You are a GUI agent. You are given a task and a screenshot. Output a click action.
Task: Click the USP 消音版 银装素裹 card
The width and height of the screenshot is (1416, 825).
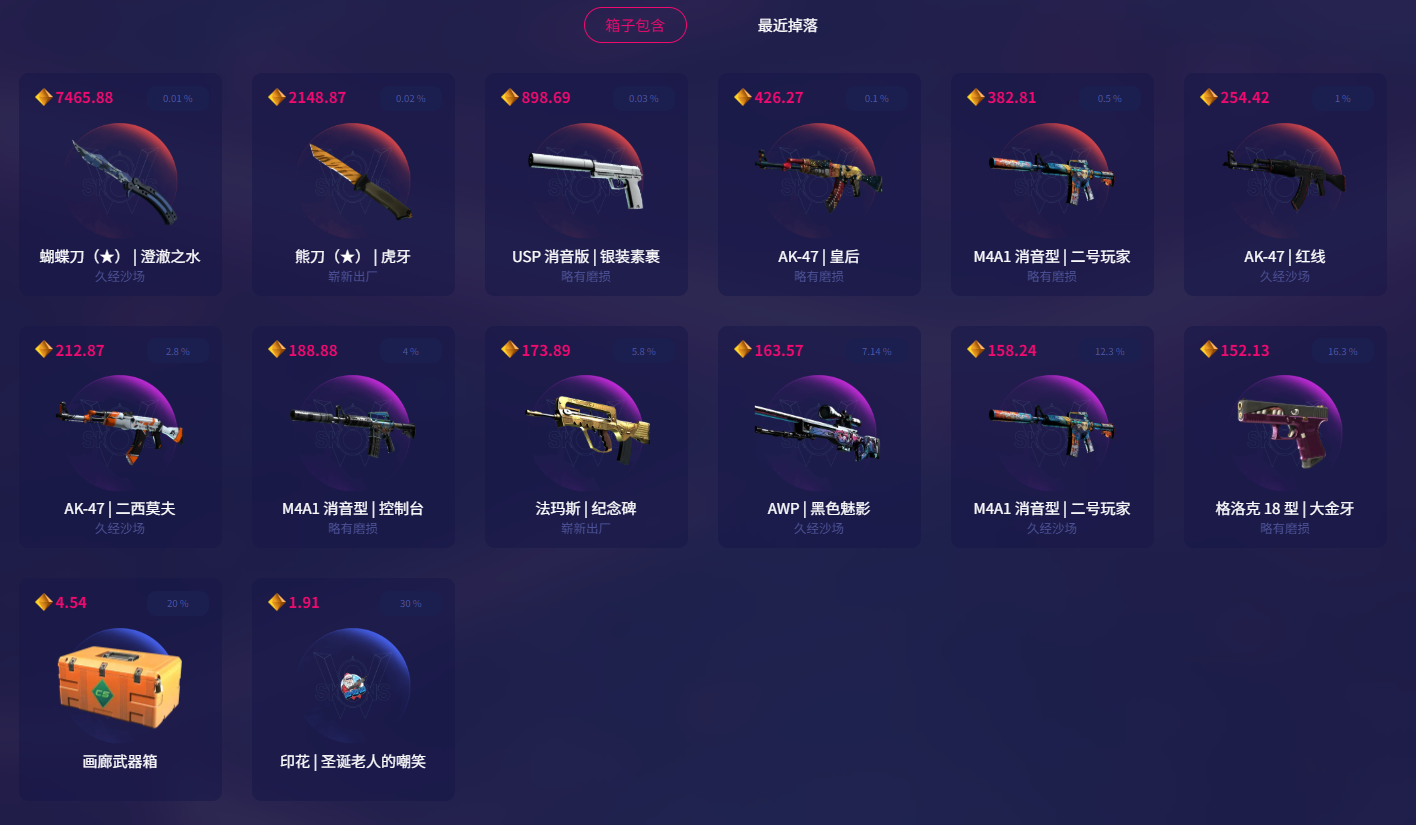pos(586,185)
